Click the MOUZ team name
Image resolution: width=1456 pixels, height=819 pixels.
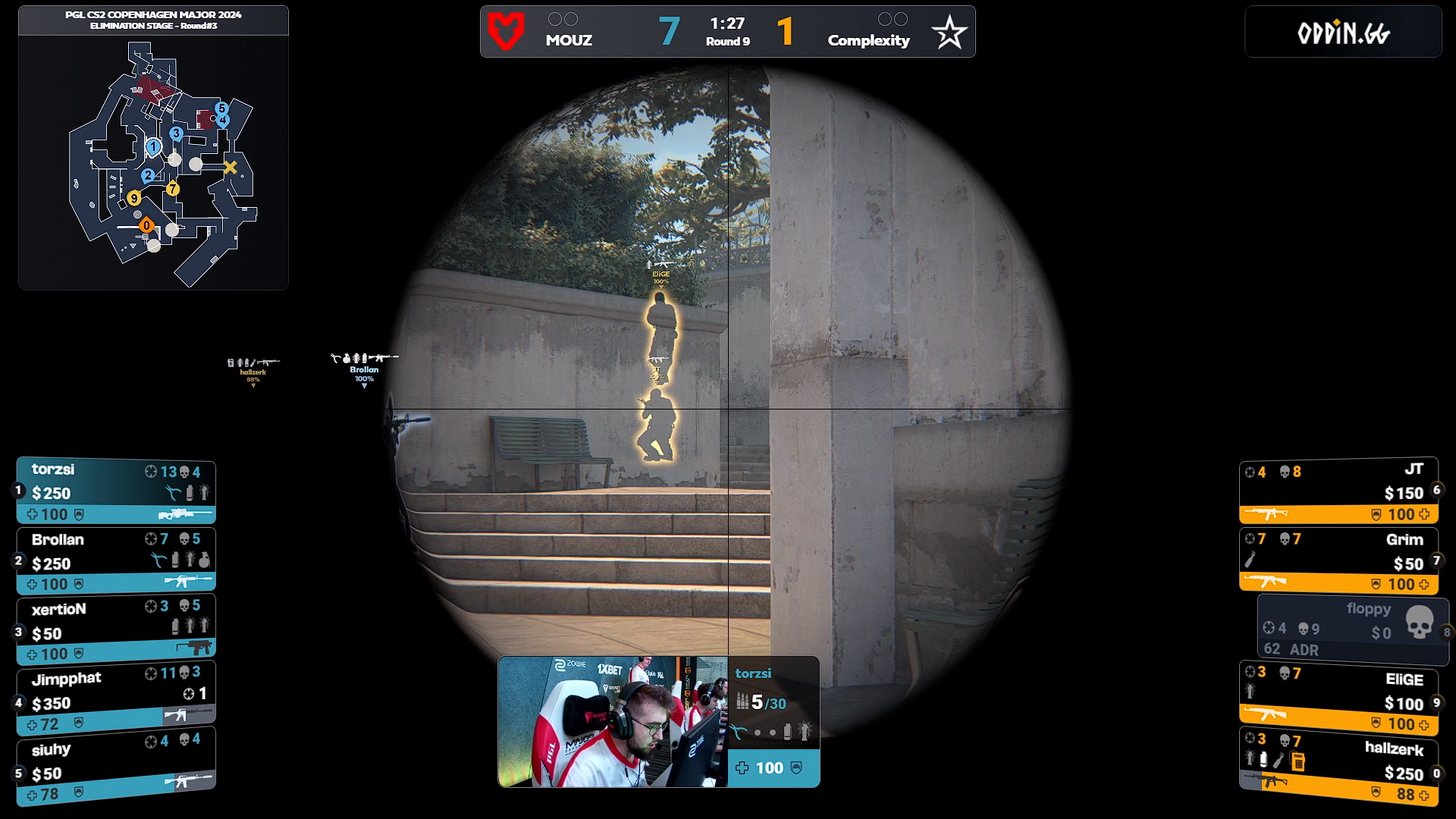pyautogui.click(x=568, y=41)
